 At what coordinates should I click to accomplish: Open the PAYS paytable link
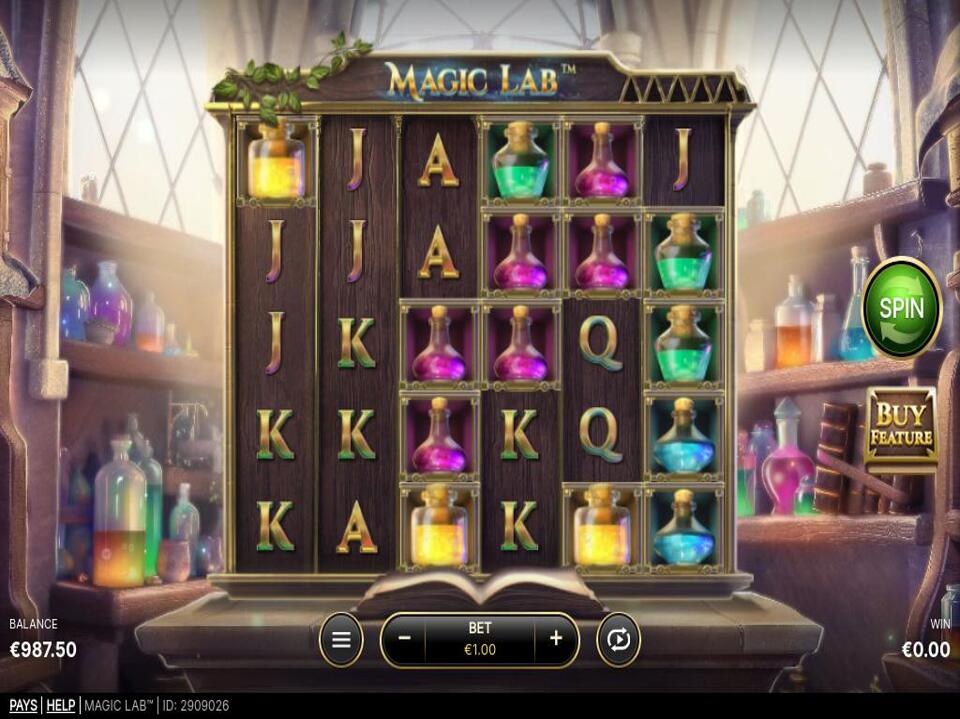pos(23,706)
